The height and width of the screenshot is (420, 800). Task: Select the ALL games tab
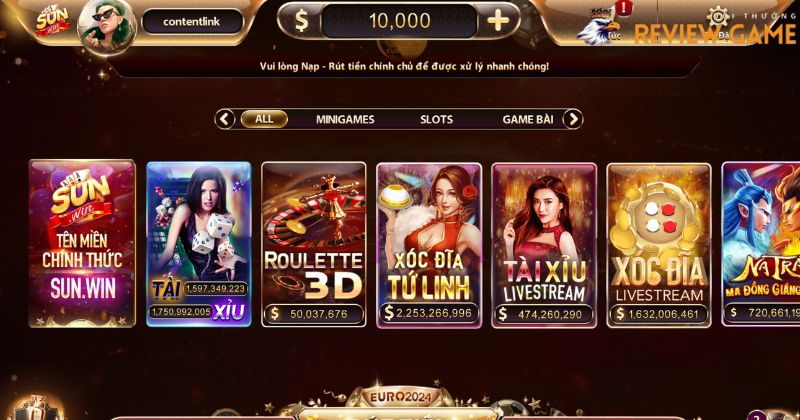point(264,119)
